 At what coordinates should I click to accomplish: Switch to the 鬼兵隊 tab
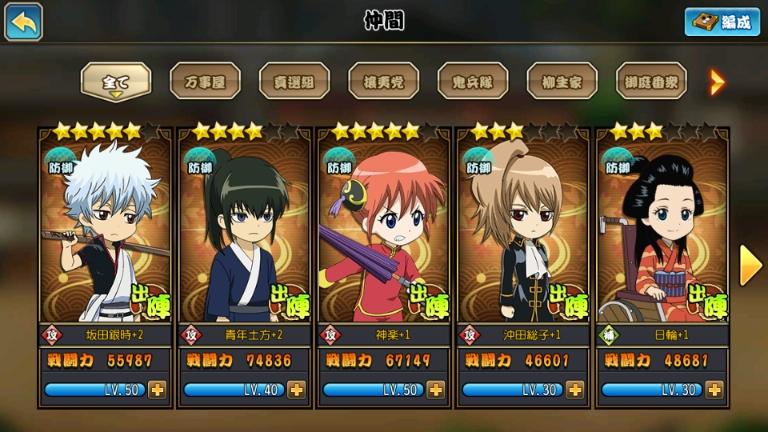coord(472,80)
